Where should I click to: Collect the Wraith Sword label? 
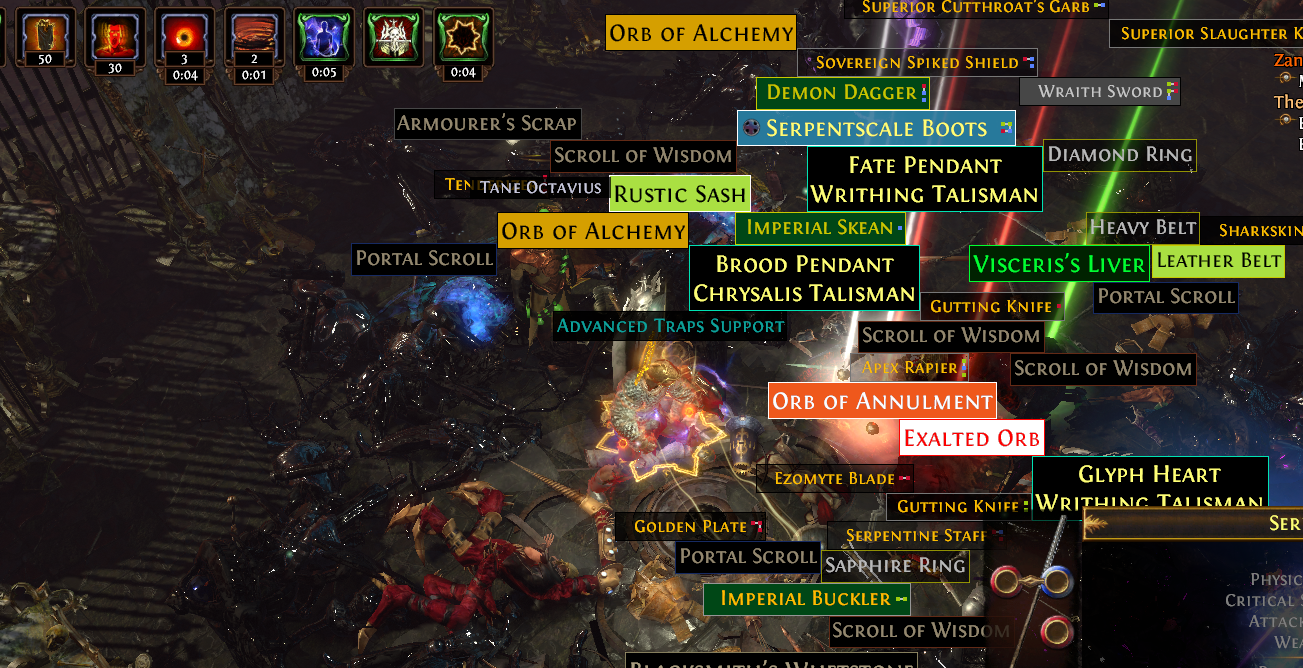[x=1100, y=92]
